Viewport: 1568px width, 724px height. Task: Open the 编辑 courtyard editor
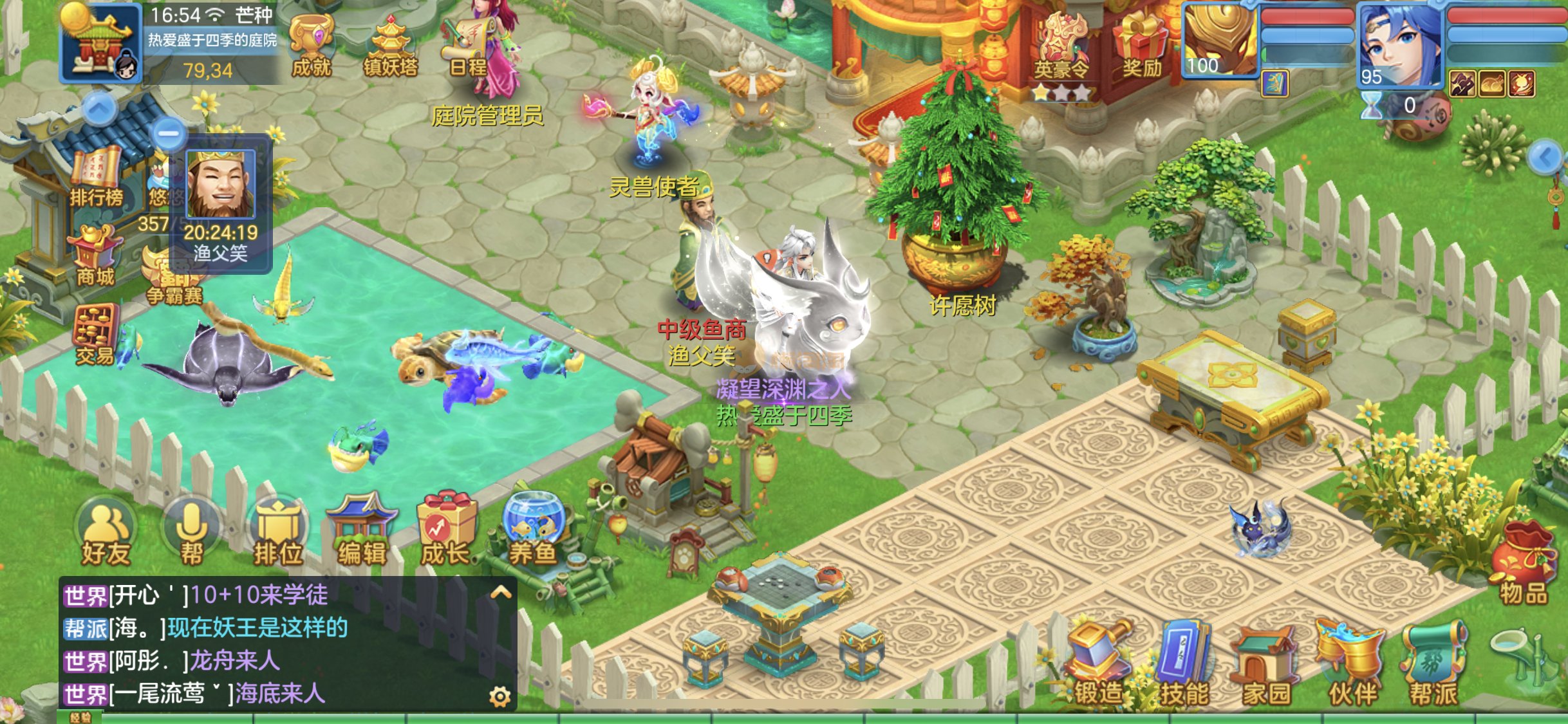coord(362,532)
